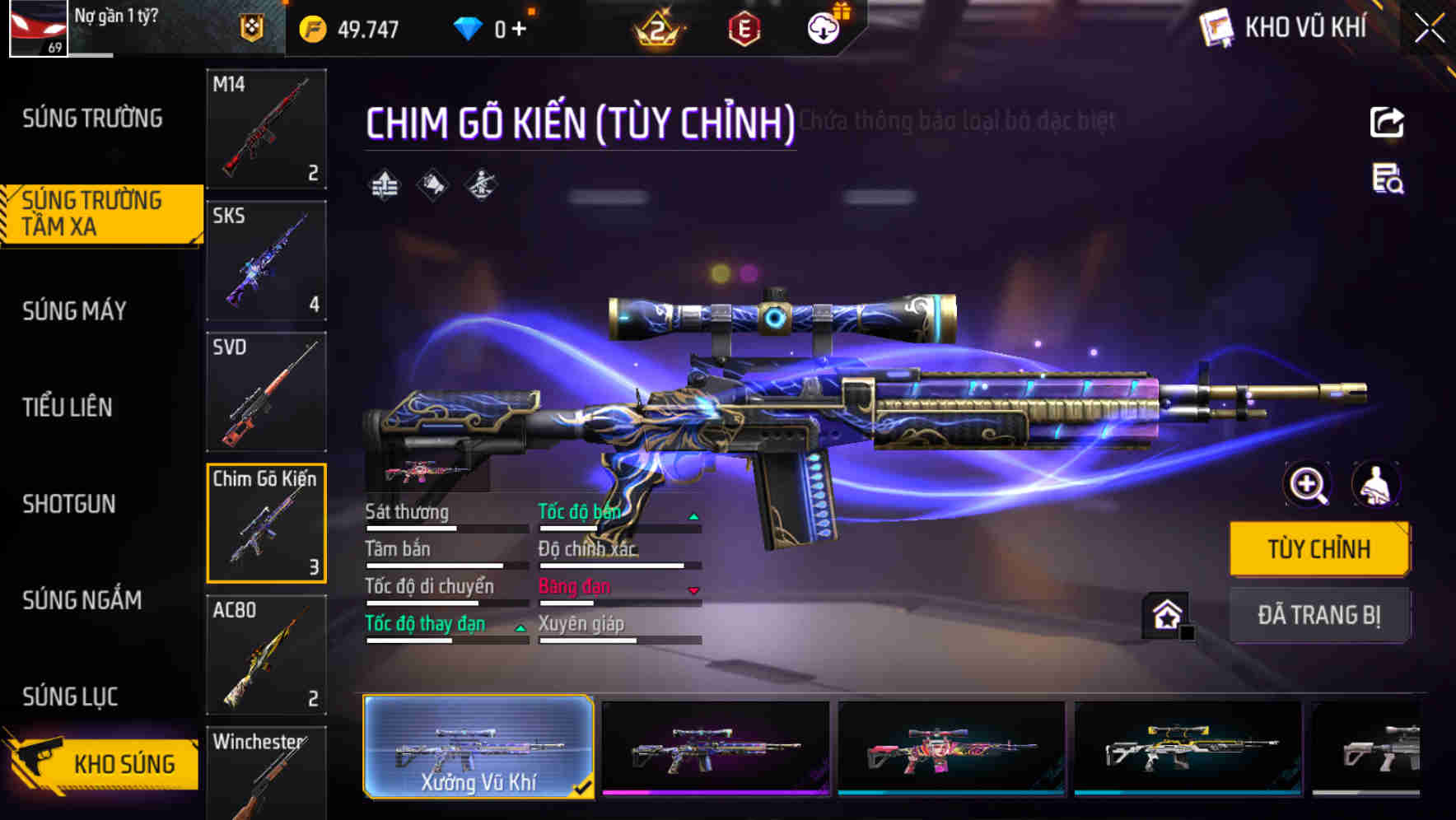Share the Chim Gõ Kiến weapon

point(1388,122)
